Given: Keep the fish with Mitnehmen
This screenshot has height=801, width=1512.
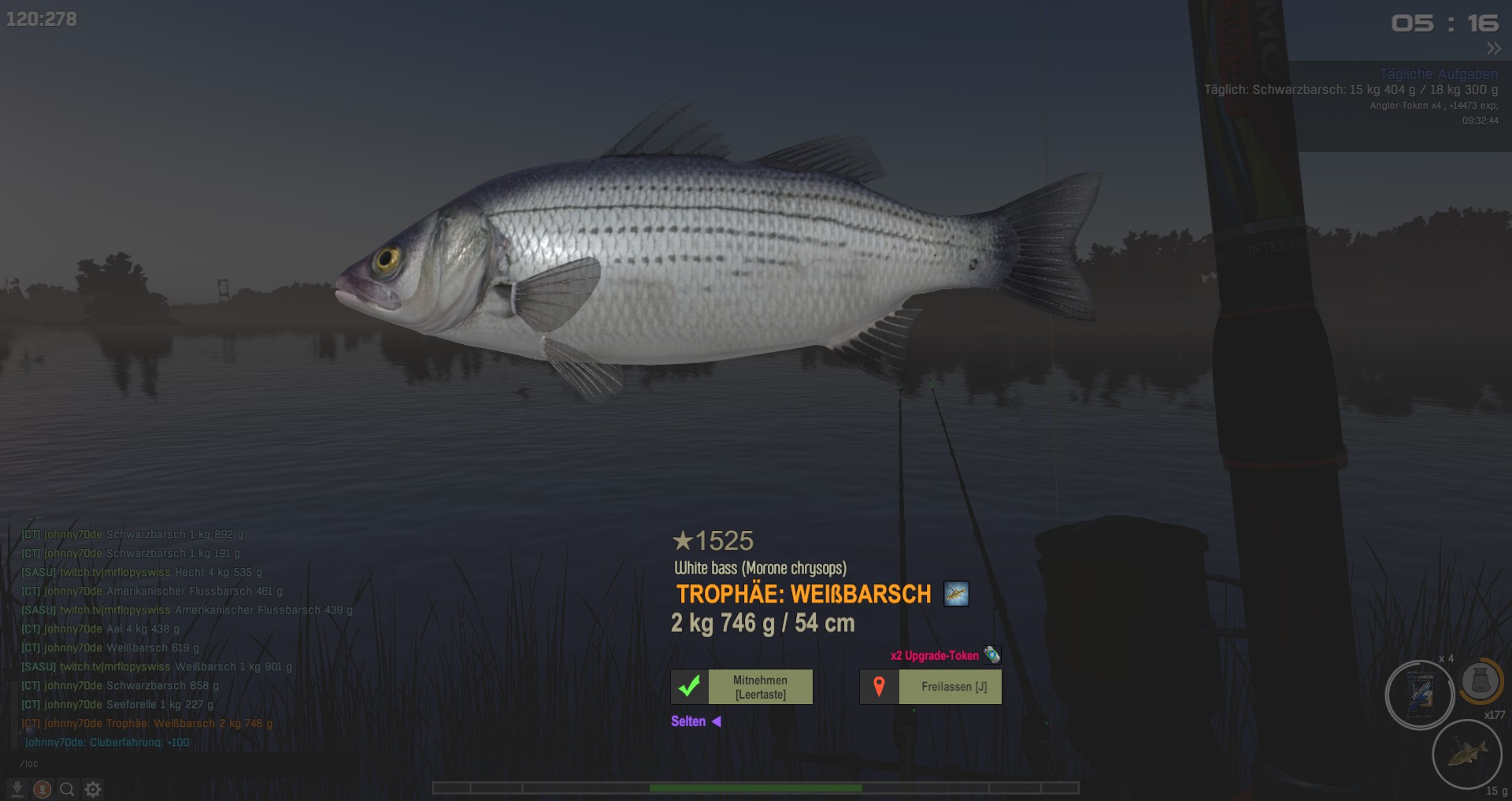Looking at the screenshot, I should pyautogui.click(x=760, y=687).
